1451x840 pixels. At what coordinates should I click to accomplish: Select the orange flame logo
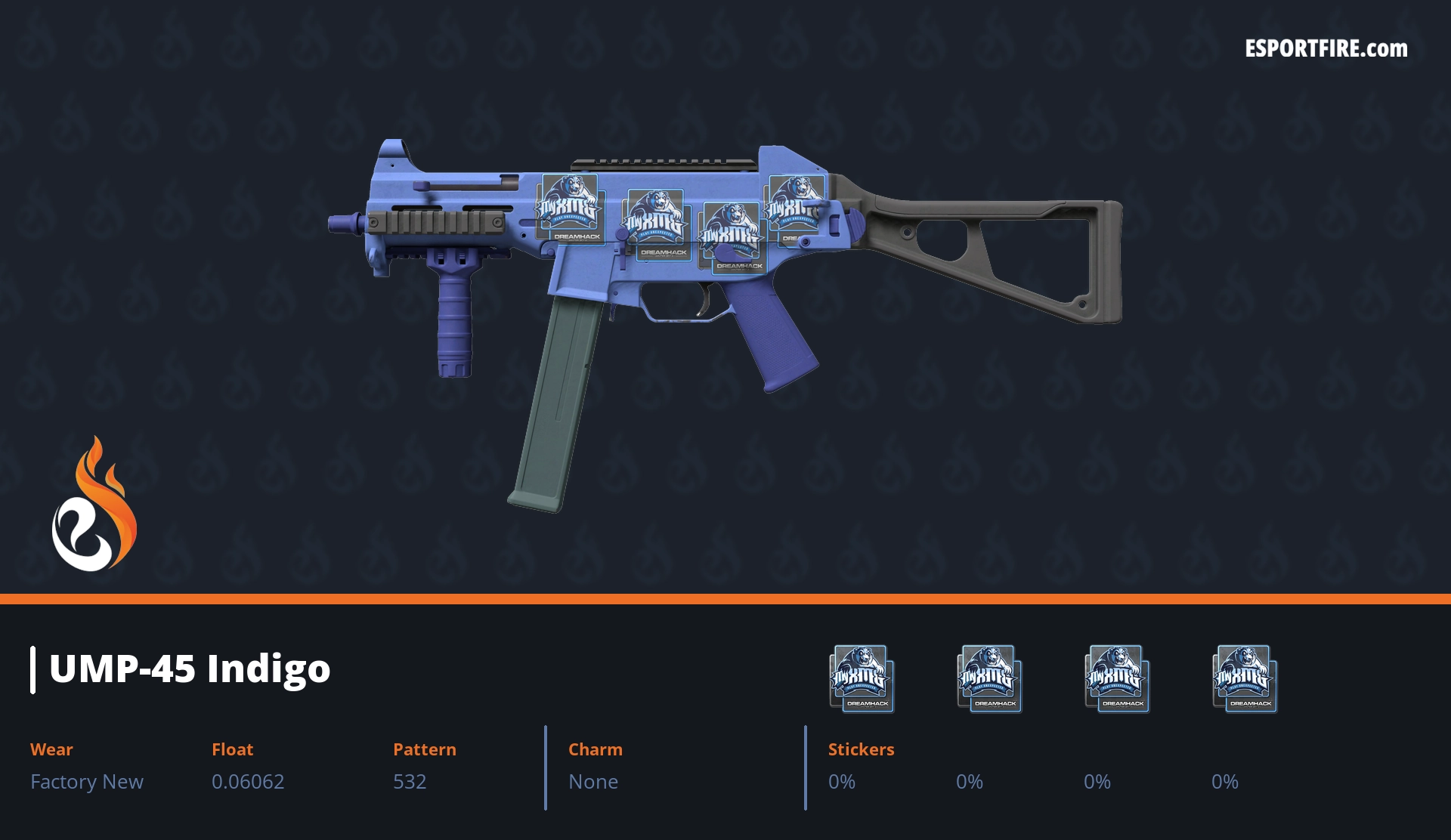coord(94,505)
